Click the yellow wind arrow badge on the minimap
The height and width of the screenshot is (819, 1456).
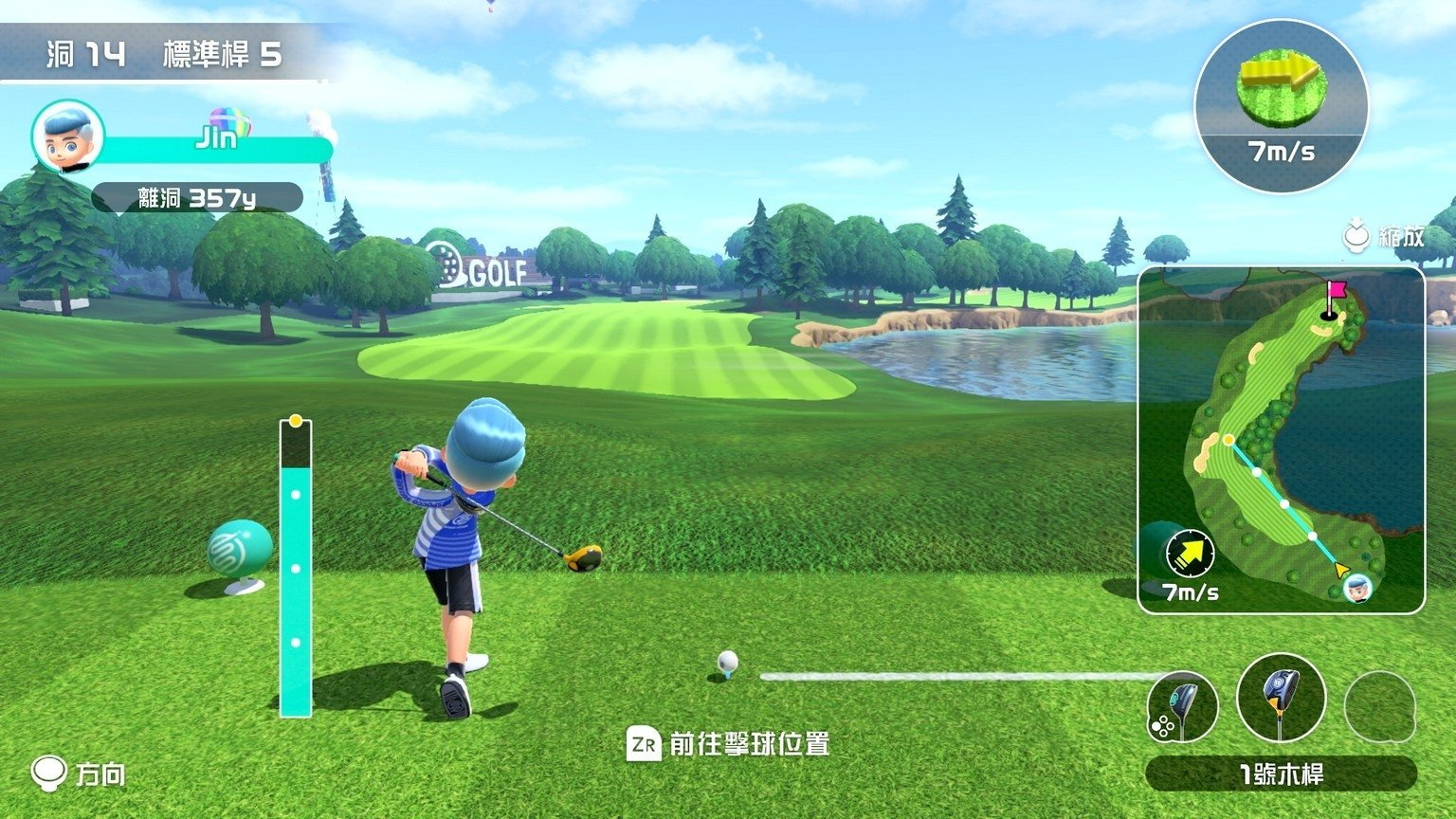pyautogui.click(x=1190, y=554)
